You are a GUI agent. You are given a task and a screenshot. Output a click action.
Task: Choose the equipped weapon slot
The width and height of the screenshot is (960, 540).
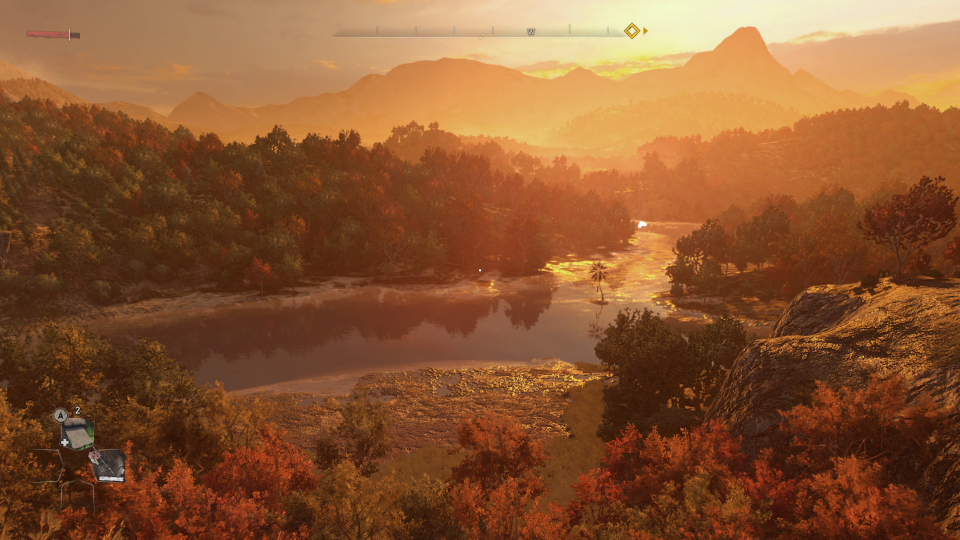(107, 465)
